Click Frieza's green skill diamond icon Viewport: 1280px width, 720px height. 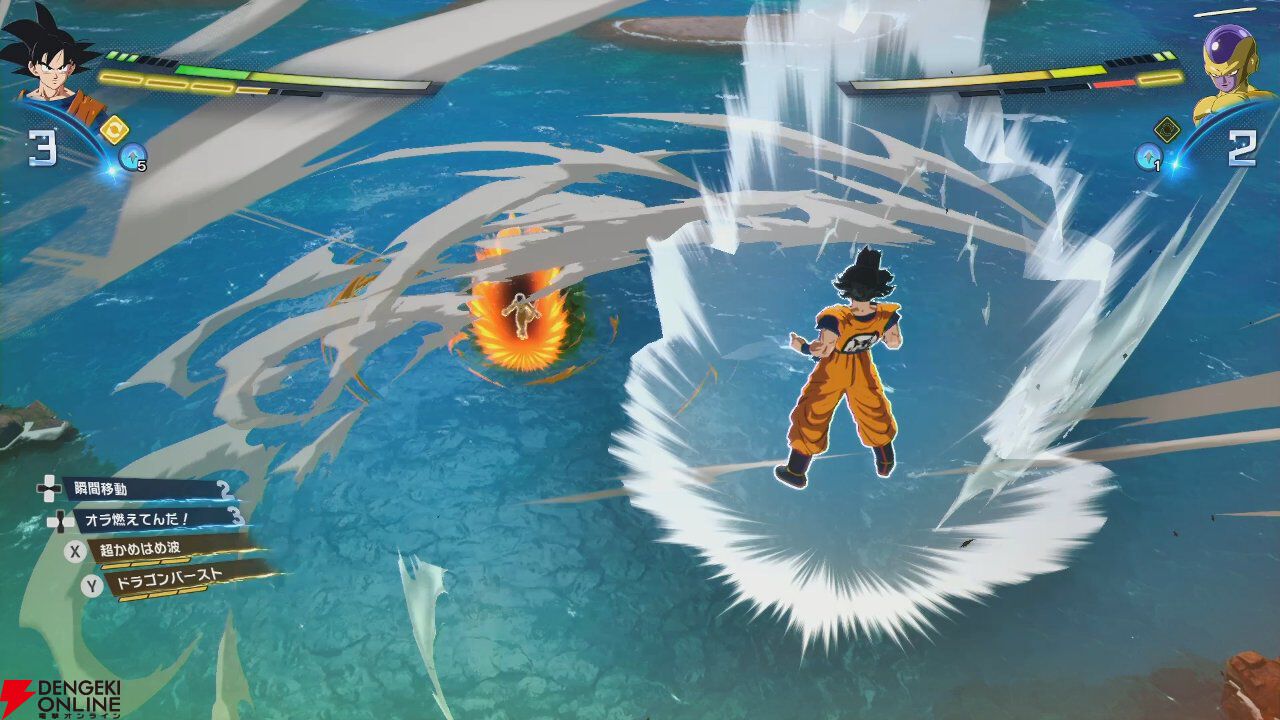click(1166, 128)
